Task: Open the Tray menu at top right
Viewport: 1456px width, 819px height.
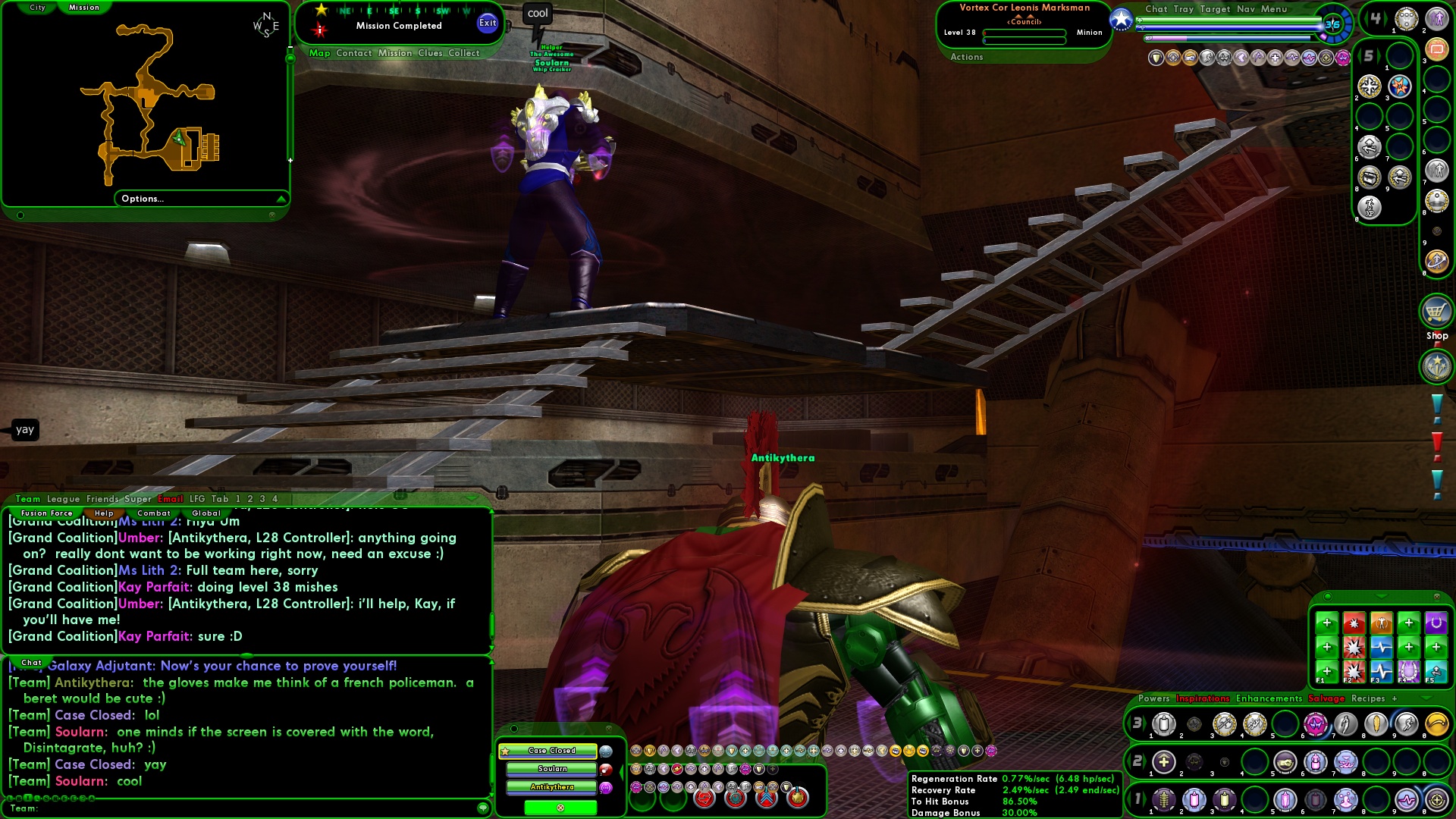Action: pyautogui.click(x=1182, y=9)
